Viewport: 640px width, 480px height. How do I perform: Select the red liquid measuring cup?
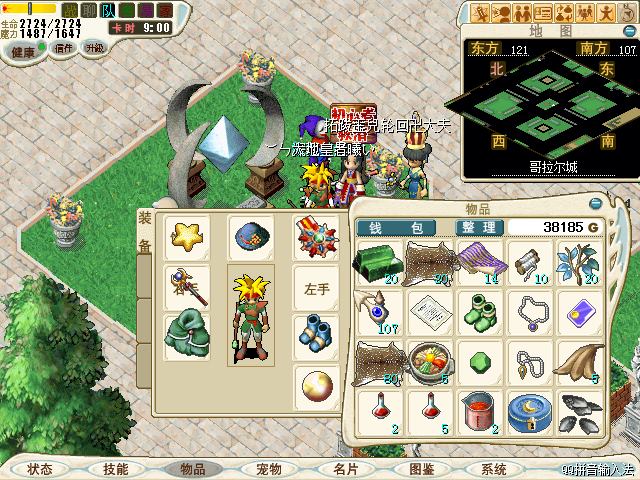click(x=477, y=410)
